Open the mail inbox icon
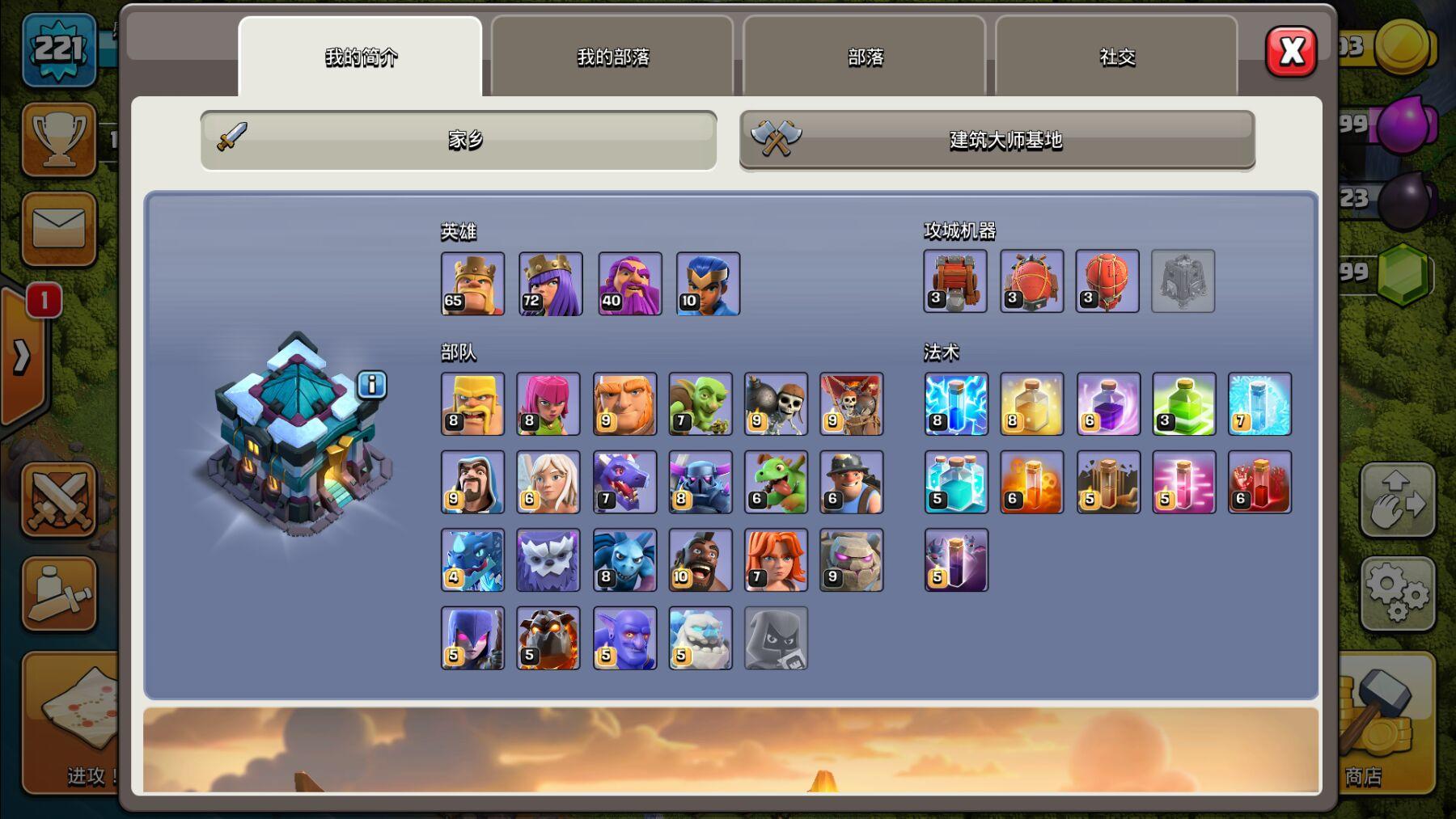 (59, 230)
